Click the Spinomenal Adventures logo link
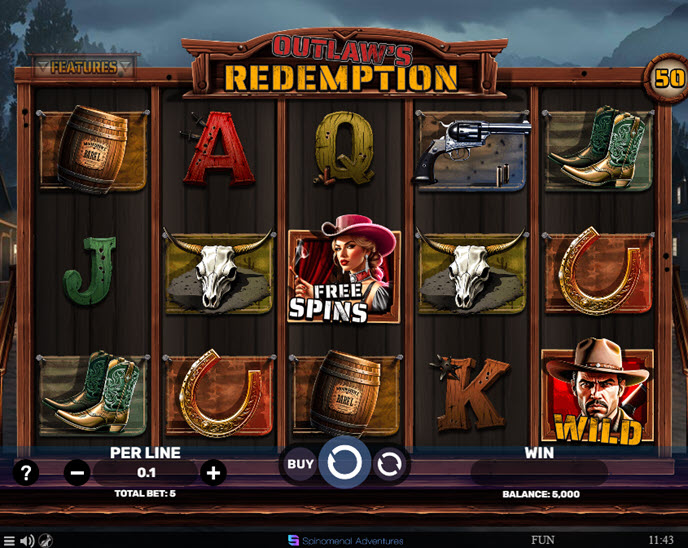Image resolution: width=688 pixels, height=548 pixels. pyautogui.click(x=345, y=540)
